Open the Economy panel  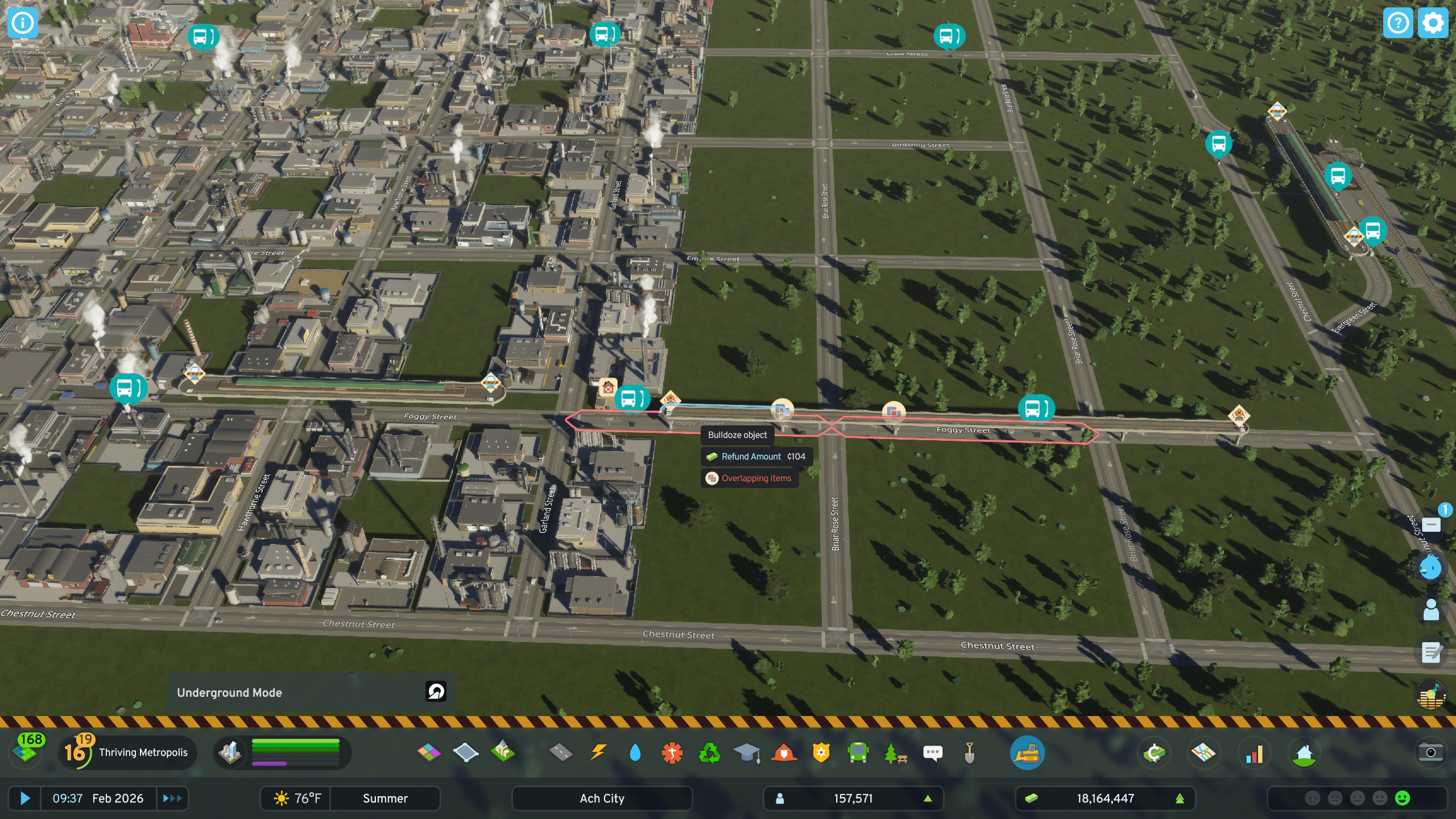(1156, 752)
